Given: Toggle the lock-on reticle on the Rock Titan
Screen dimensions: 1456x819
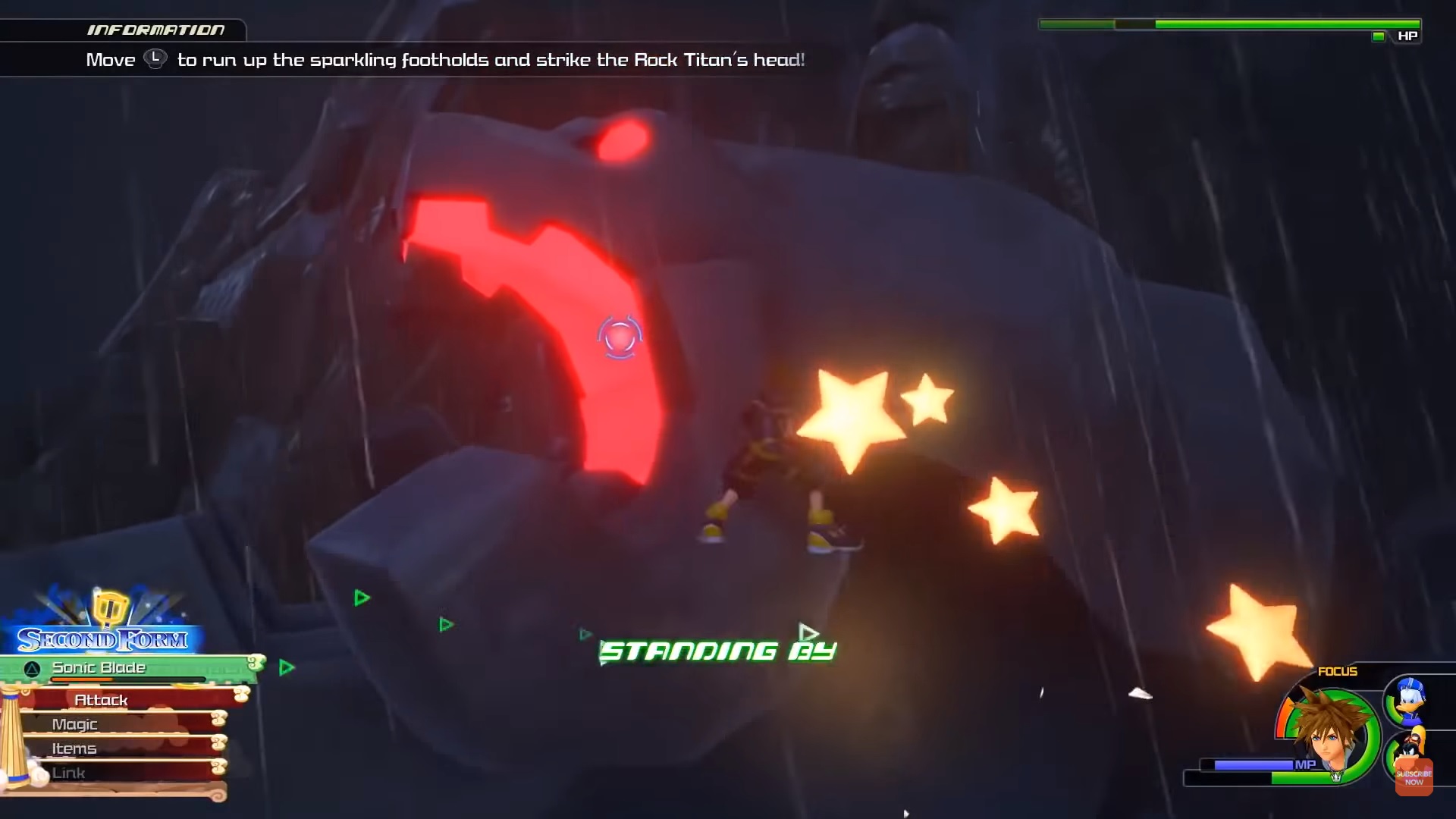Looking at the screenshot, I should (x=620, y=338).
